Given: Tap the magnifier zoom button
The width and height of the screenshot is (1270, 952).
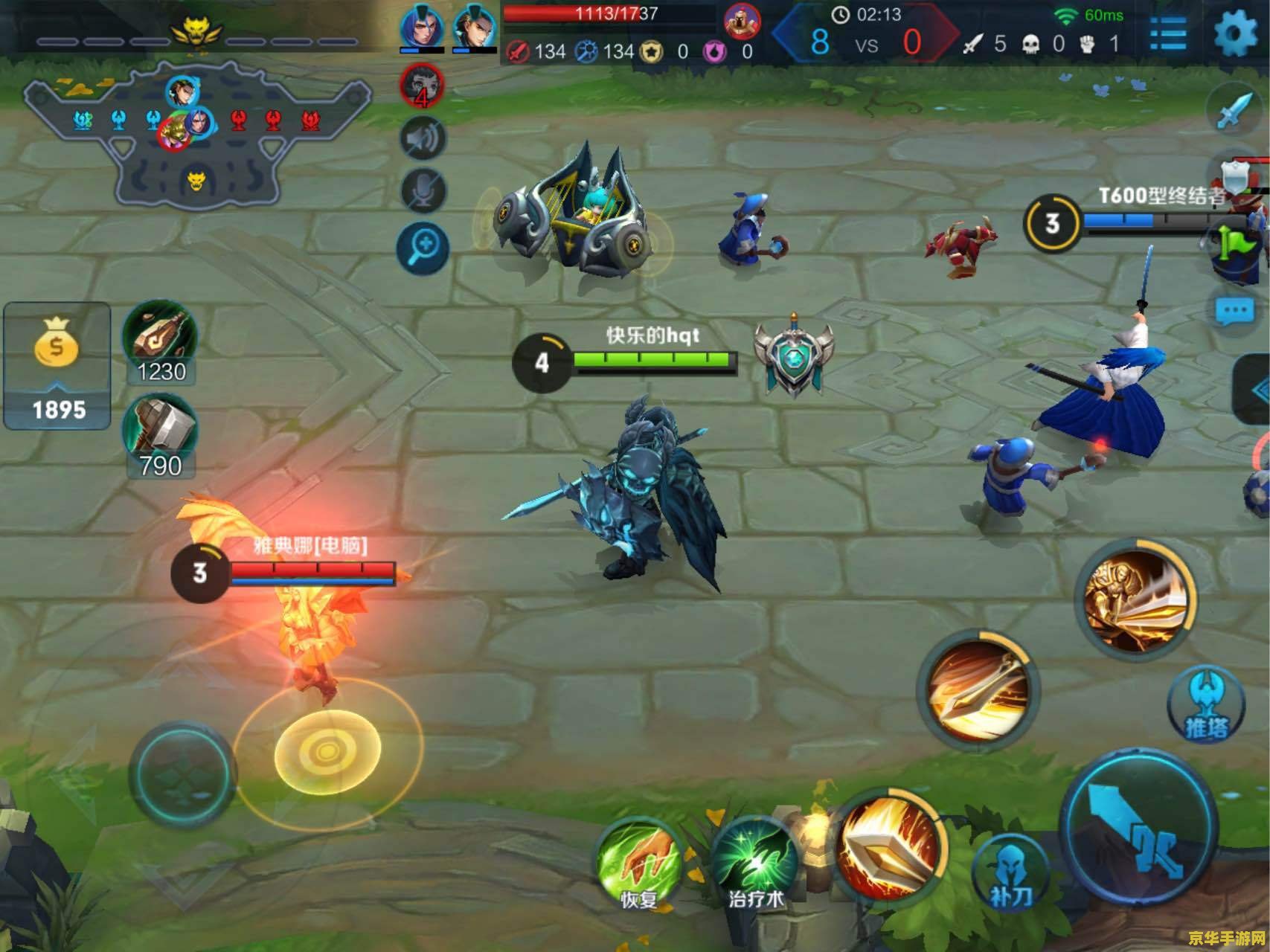Looking at the screenshot, I should [x=423, y=246].
